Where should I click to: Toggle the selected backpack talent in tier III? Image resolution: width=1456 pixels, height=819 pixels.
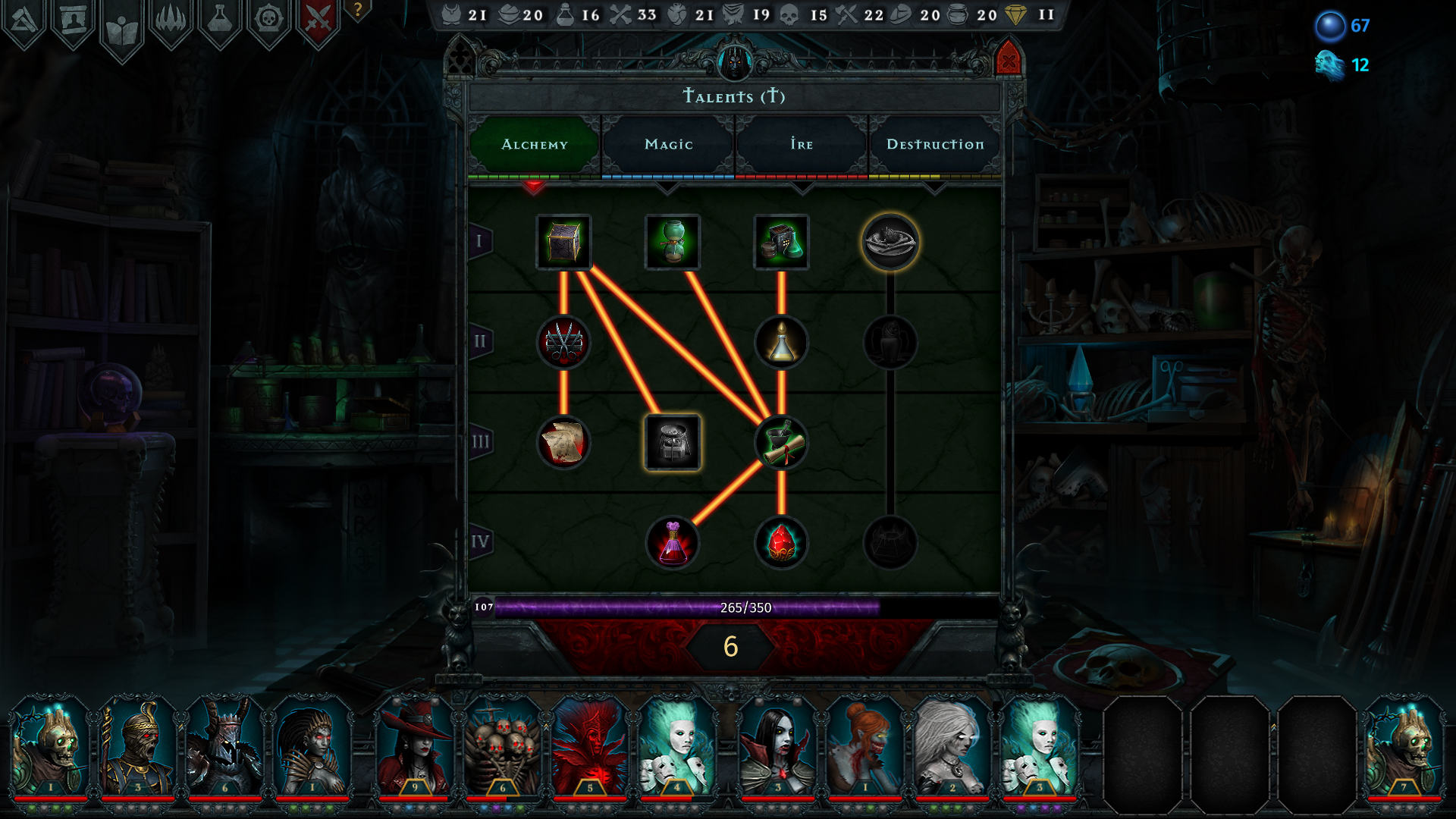673,444
